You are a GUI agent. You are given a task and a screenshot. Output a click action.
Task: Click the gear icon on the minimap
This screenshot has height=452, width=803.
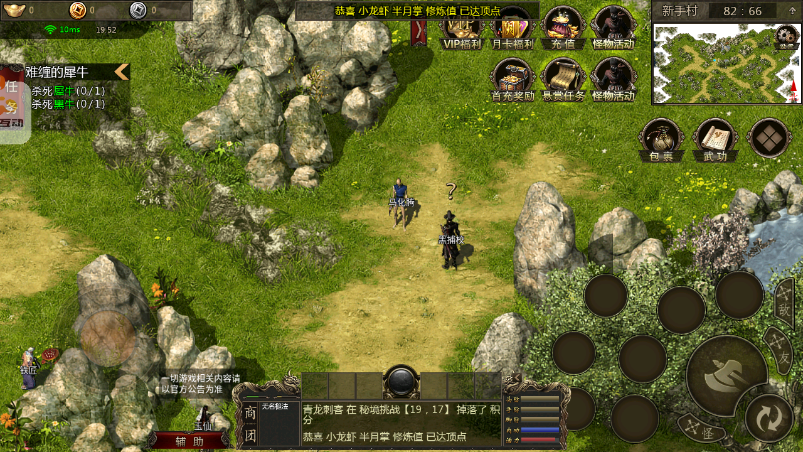787,38
